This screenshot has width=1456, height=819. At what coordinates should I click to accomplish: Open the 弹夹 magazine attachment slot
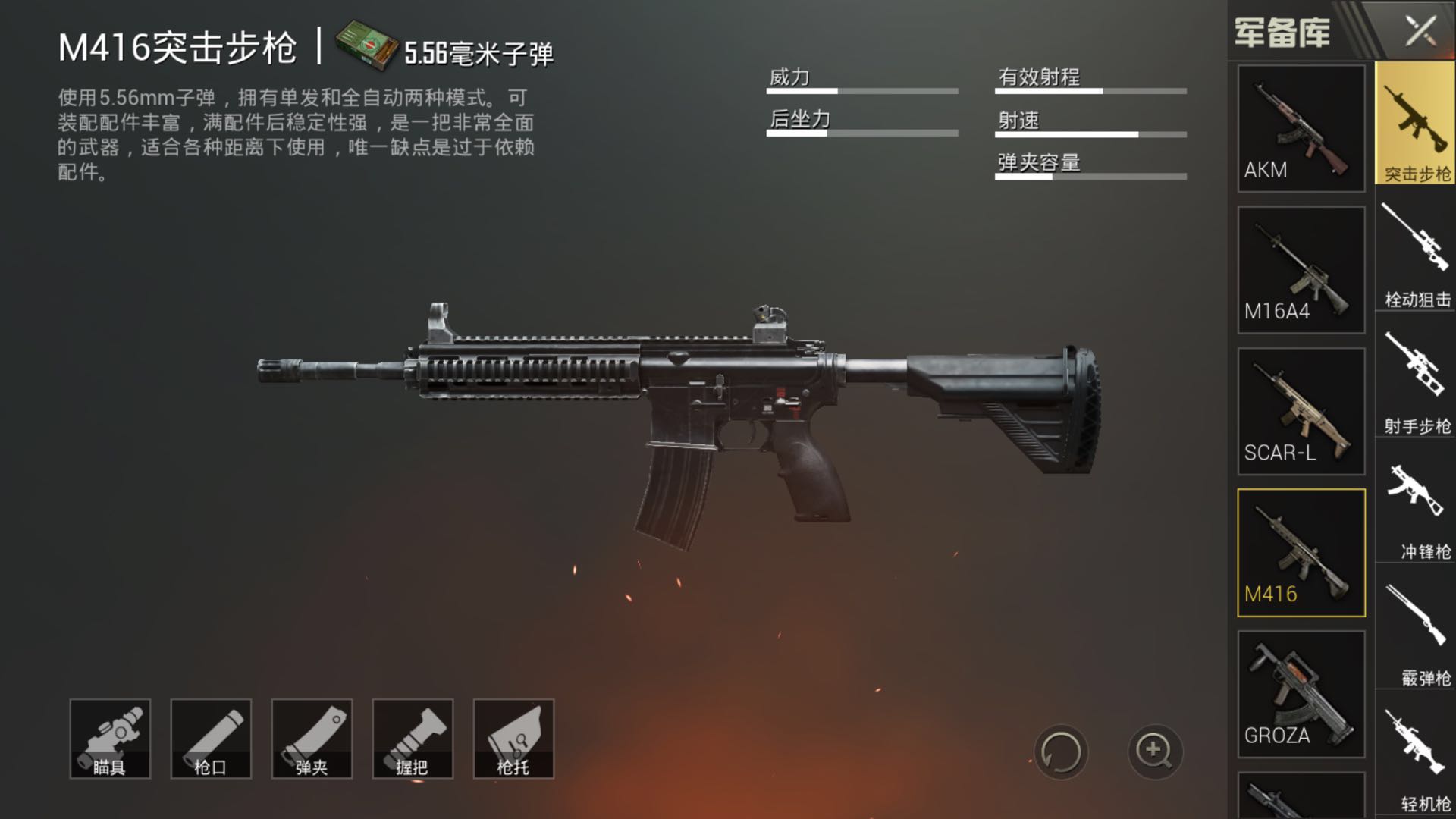pos(312,738)
